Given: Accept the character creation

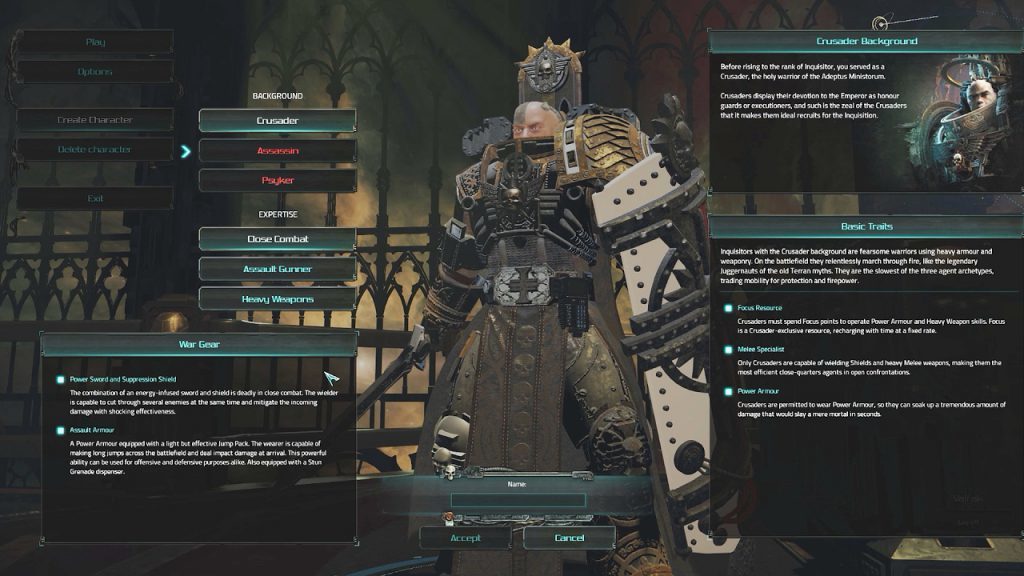Looking at the screenshot, I should (x=465, y=538).
